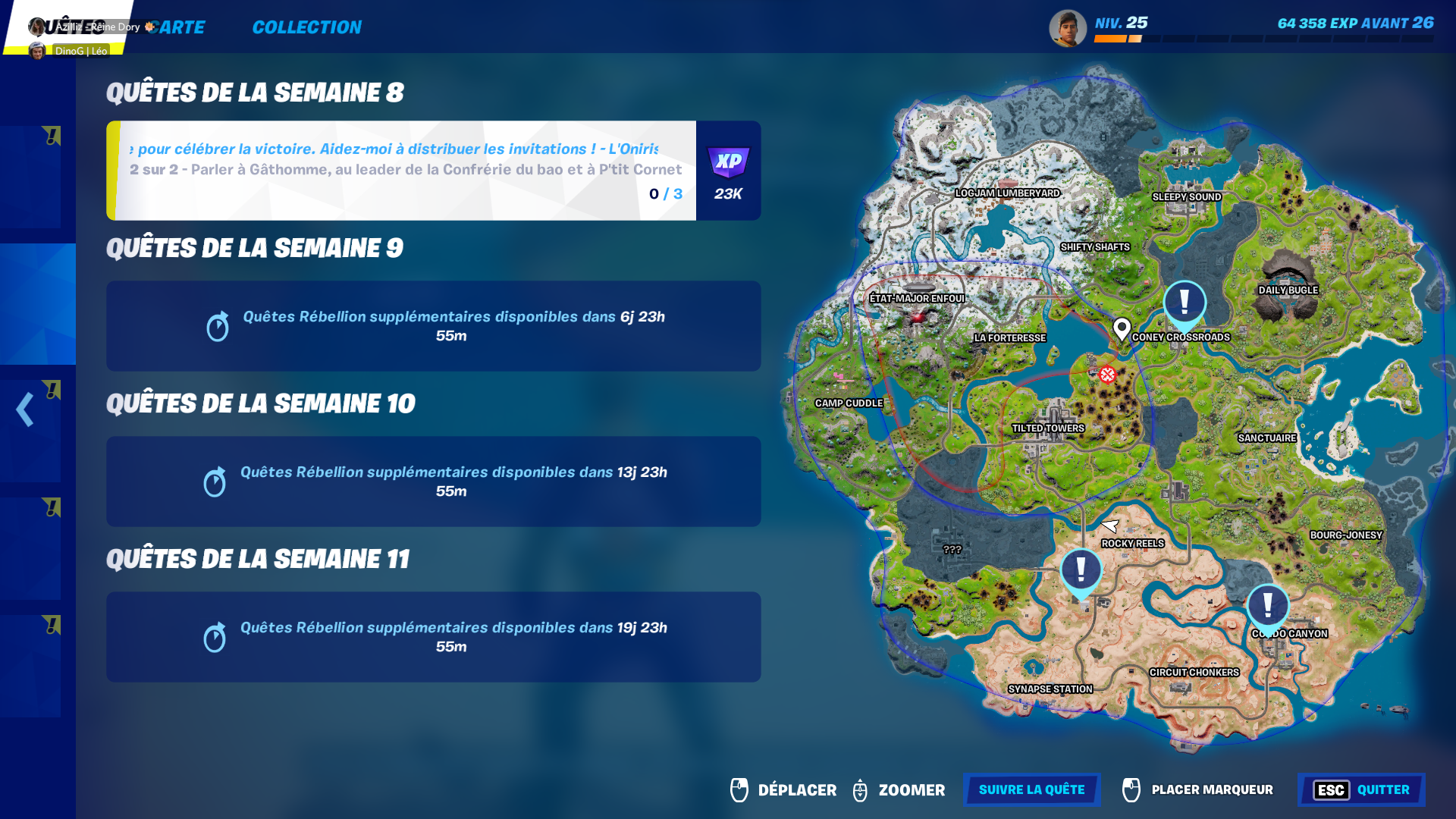The width and height of the screenshot is (1456, 819).
Task: Click the red combat cache icon near Tilted Towers
Action: (x=1106, y=374)
